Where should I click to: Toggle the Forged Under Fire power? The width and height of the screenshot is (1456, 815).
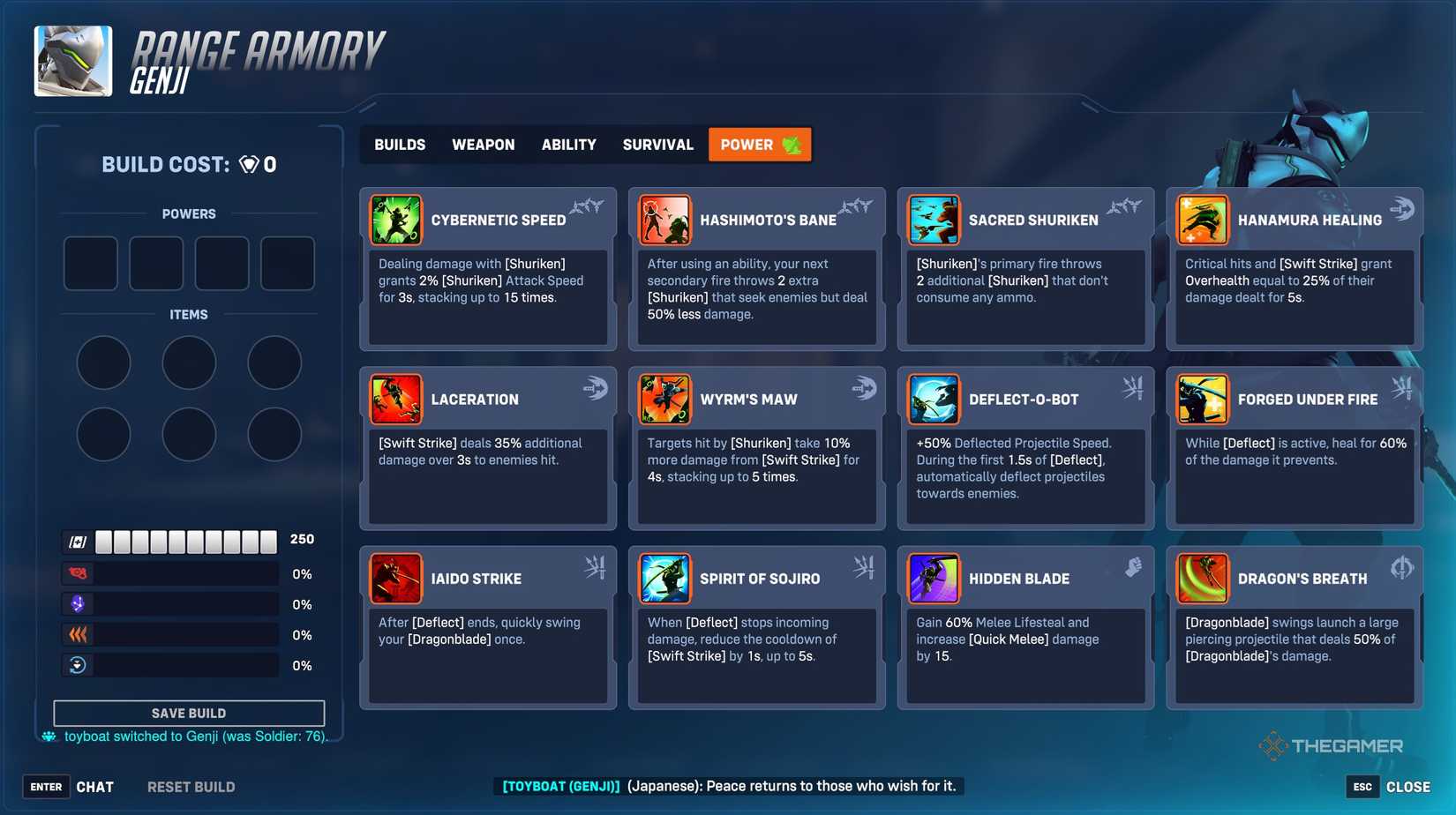(x=1204, y=399)
